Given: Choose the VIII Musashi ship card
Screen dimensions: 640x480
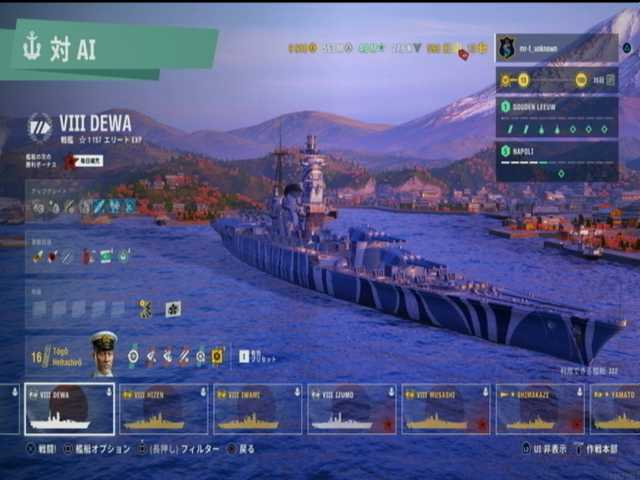Looking at the screenshot, I should (x=446, y=409).
